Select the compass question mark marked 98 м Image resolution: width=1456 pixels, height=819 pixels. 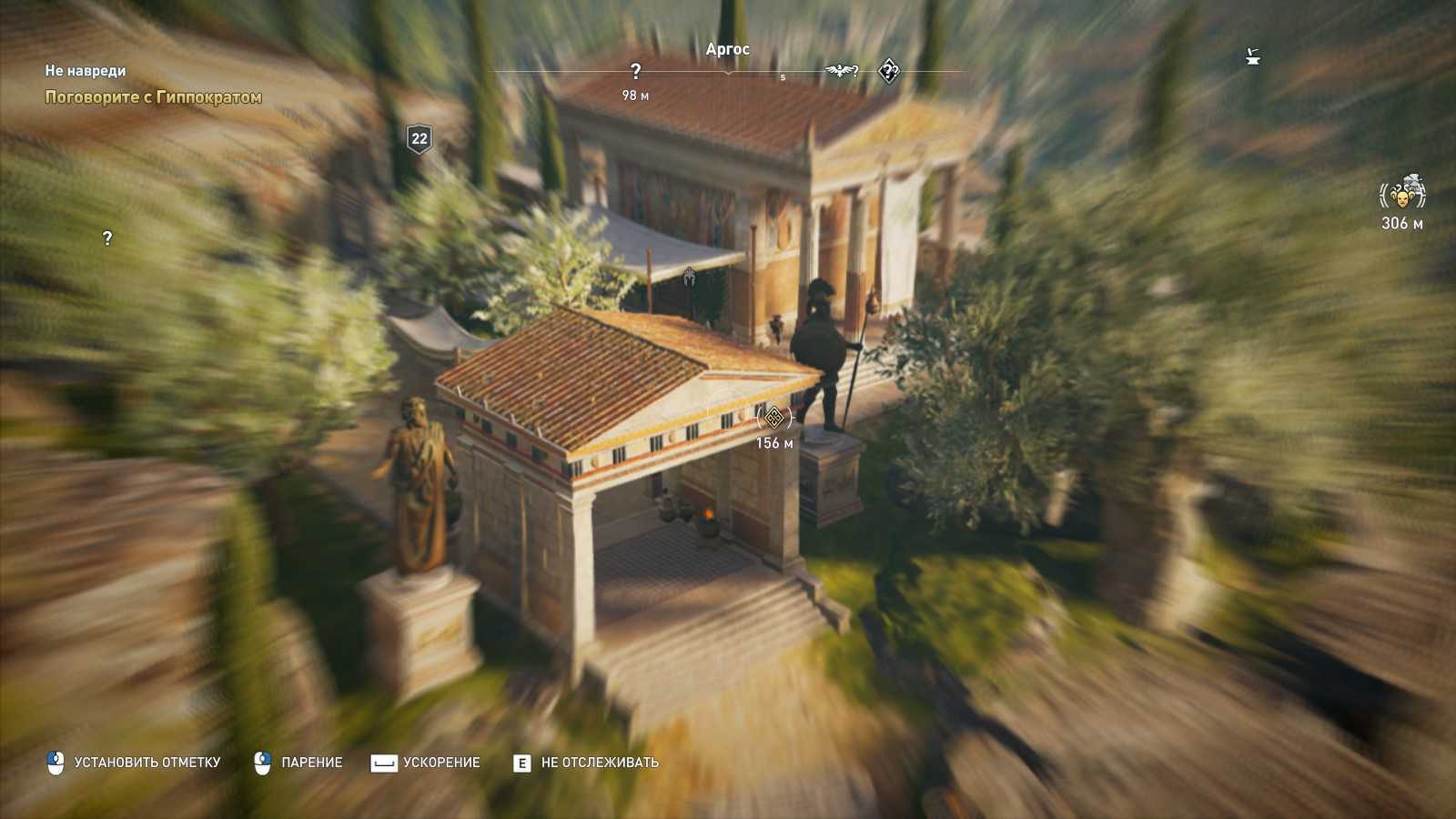(635, 72)
